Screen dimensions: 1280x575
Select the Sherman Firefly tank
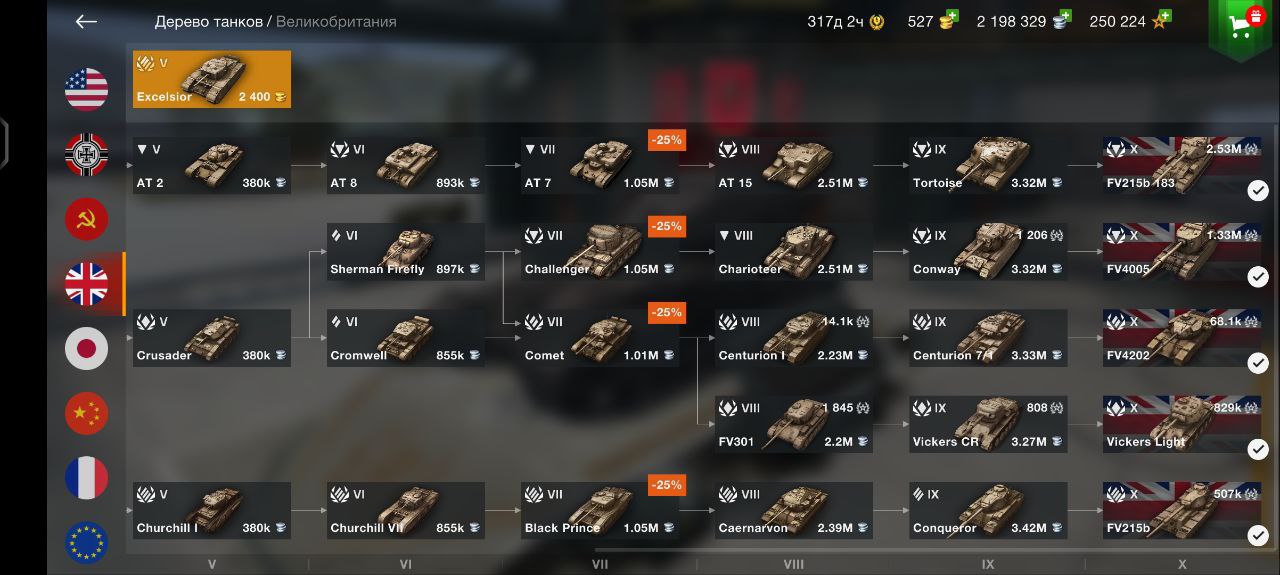coord(406,252)
